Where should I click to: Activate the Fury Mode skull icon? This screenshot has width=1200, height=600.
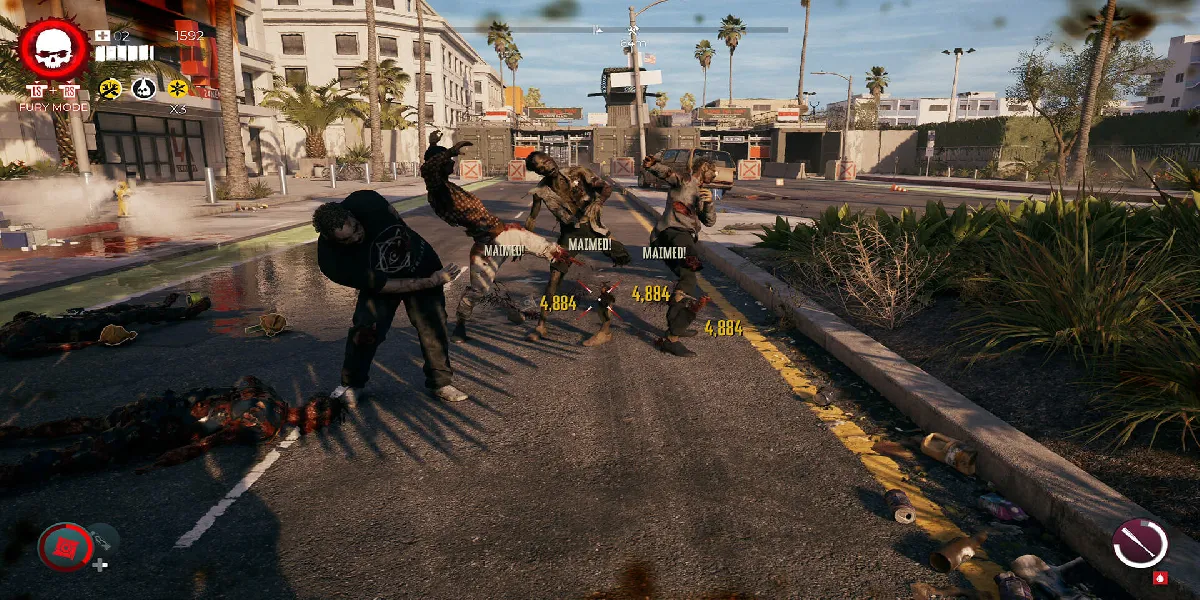(54, 49)
